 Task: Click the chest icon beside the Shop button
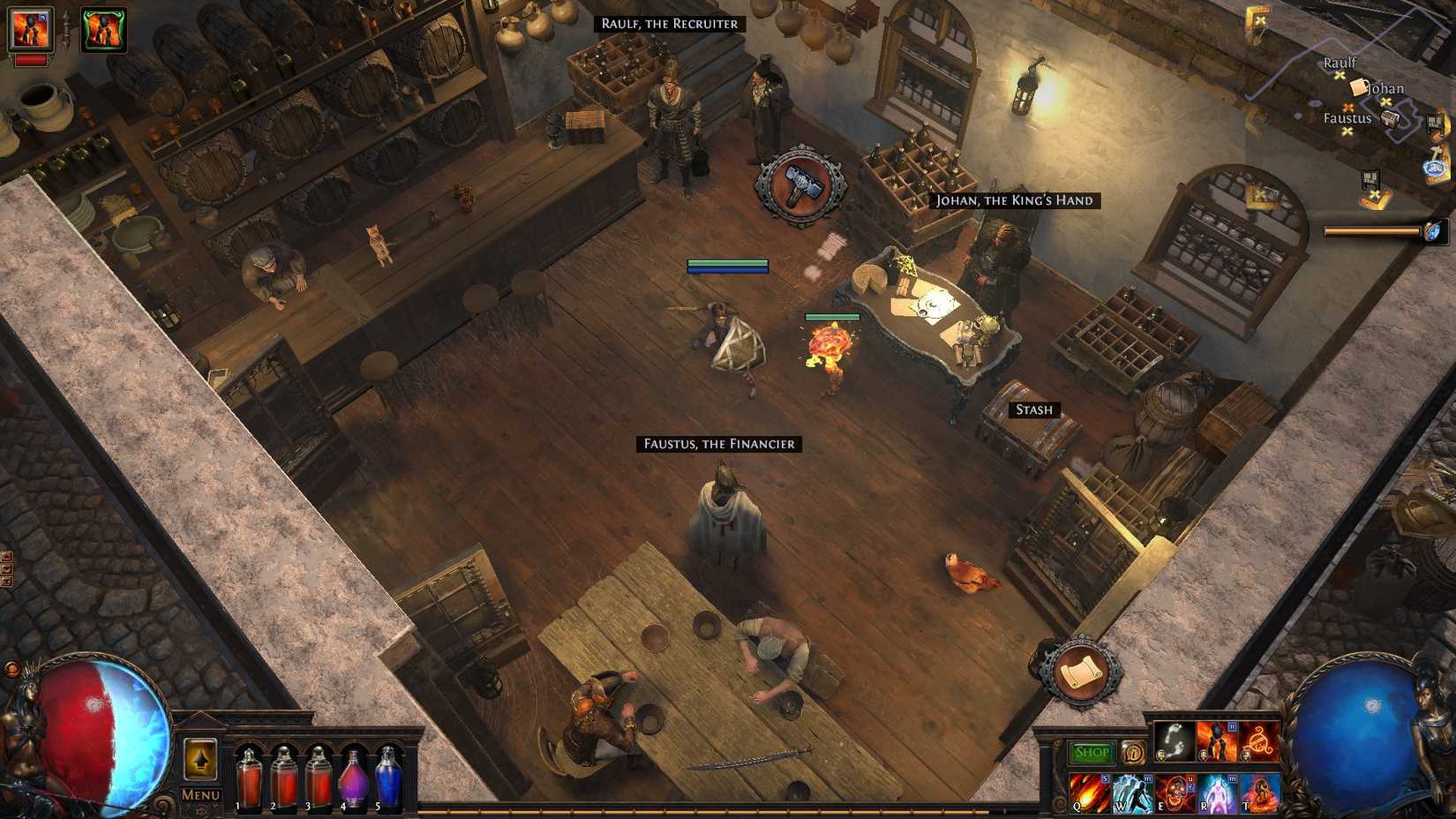[x=1133, y=752]
